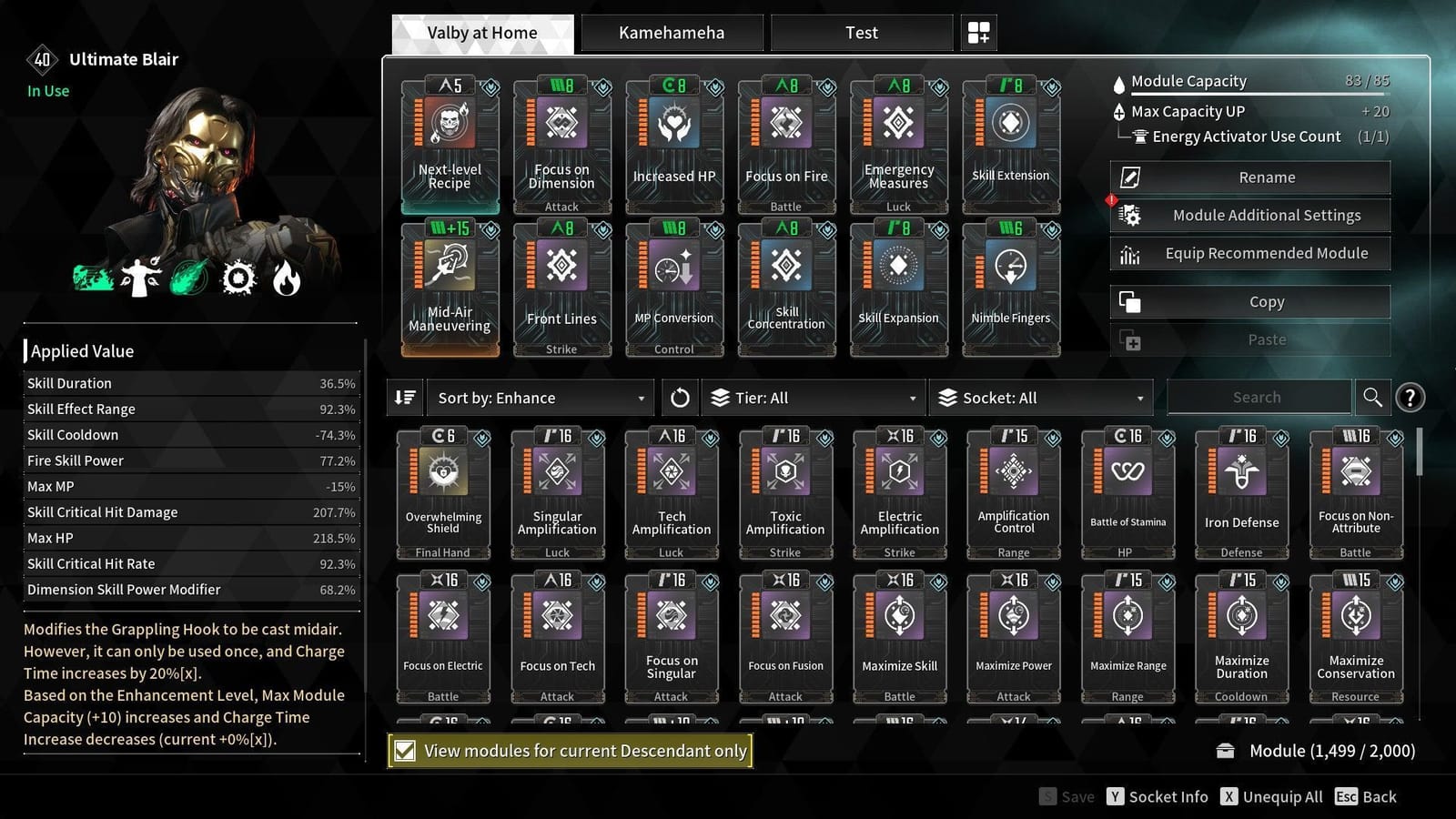
Task: Click the Overwhelming Shield module
Action: (x=443, y=491)
